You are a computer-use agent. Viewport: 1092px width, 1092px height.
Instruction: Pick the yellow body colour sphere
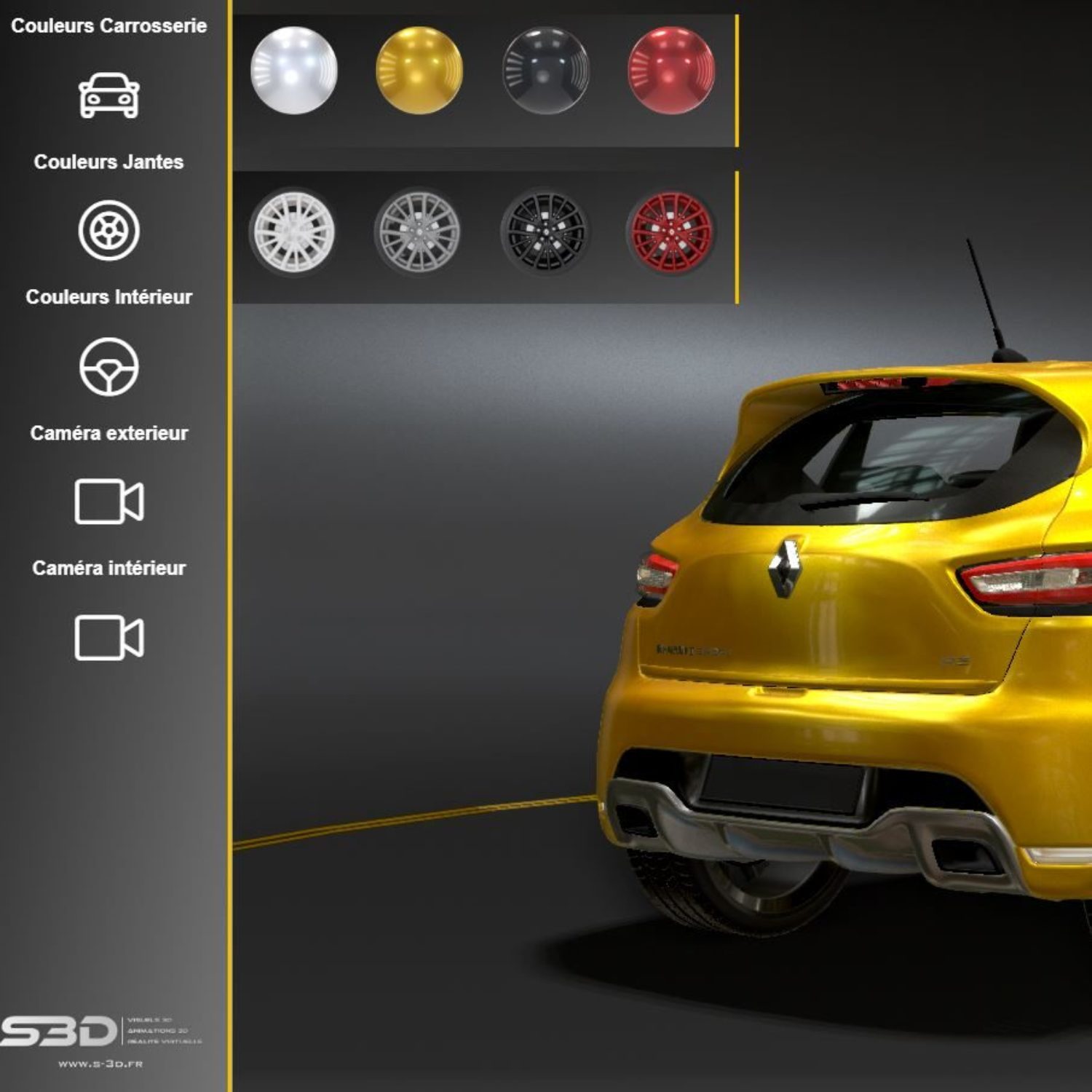[419, 71]
